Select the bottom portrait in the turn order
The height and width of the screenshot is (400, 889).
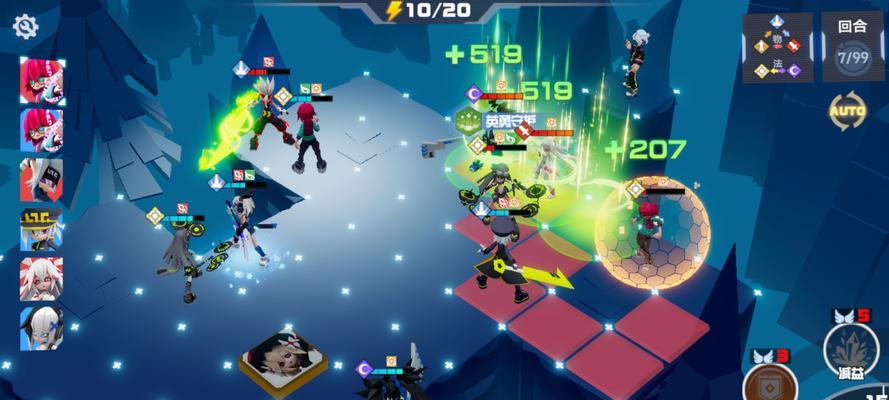point(41,328)
